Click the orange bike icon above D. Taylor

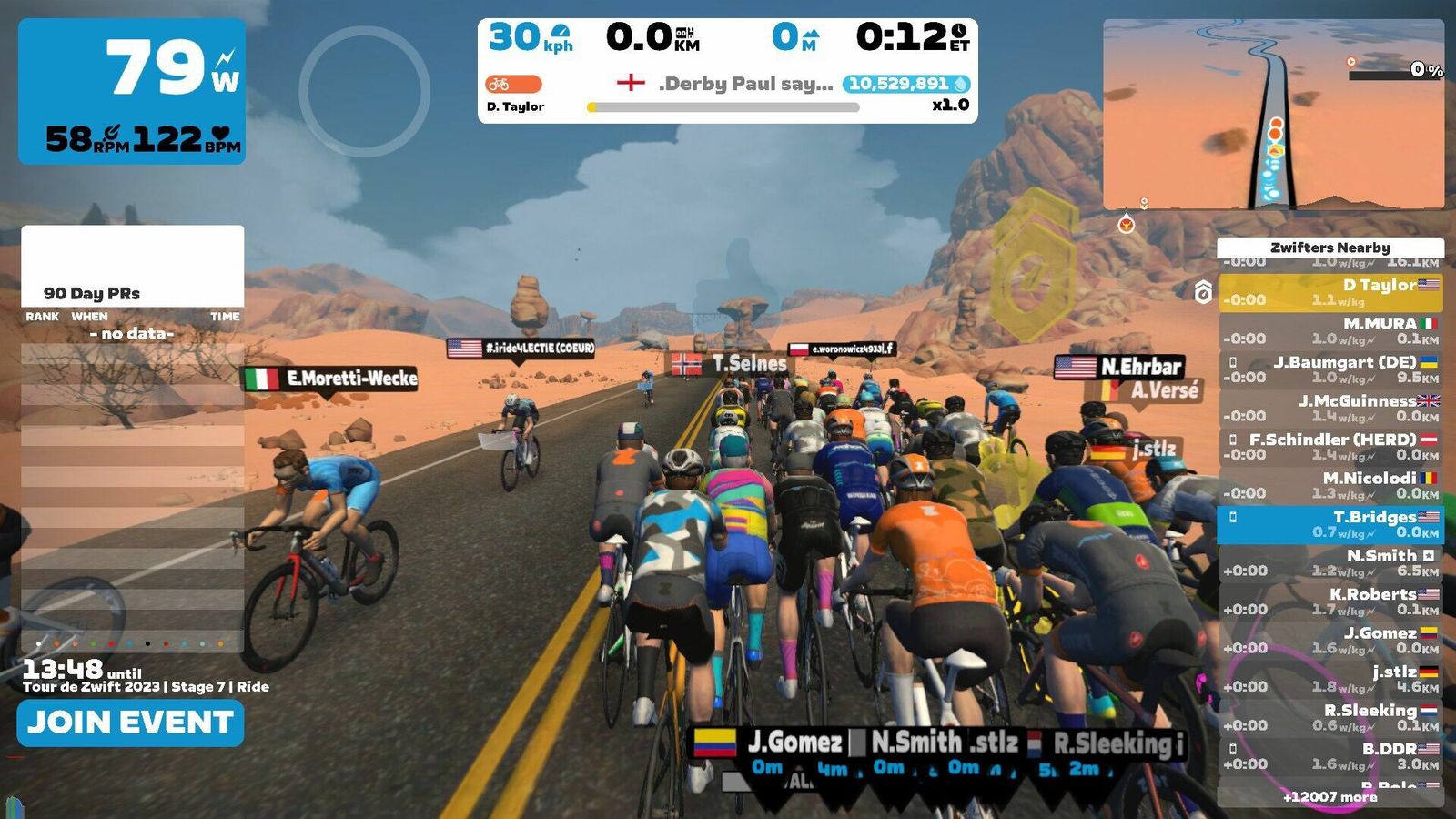coord(513,84)
